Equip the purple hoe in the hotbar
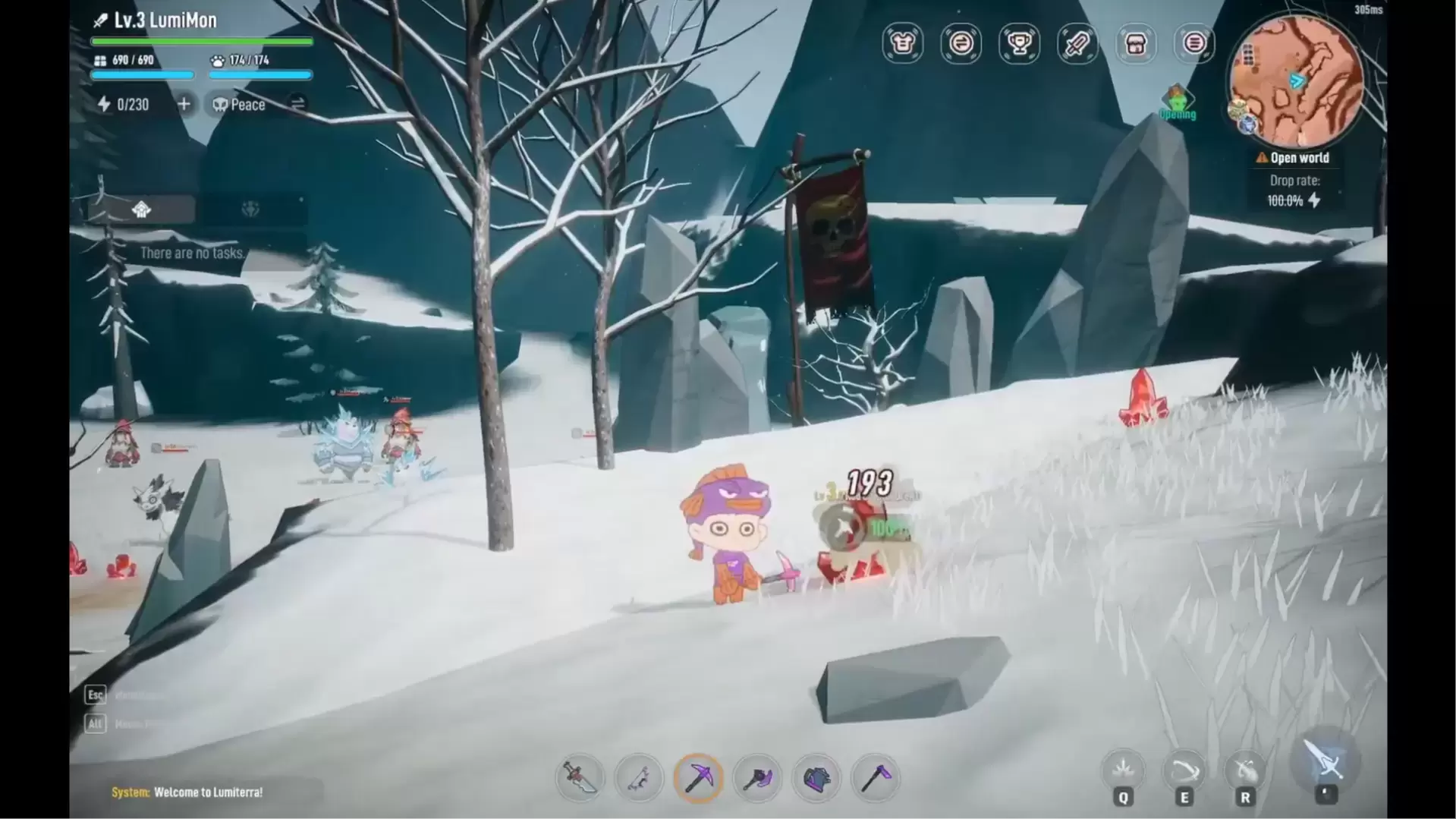The width and height of the screenshot is (1456, 819). coord(876,778)
